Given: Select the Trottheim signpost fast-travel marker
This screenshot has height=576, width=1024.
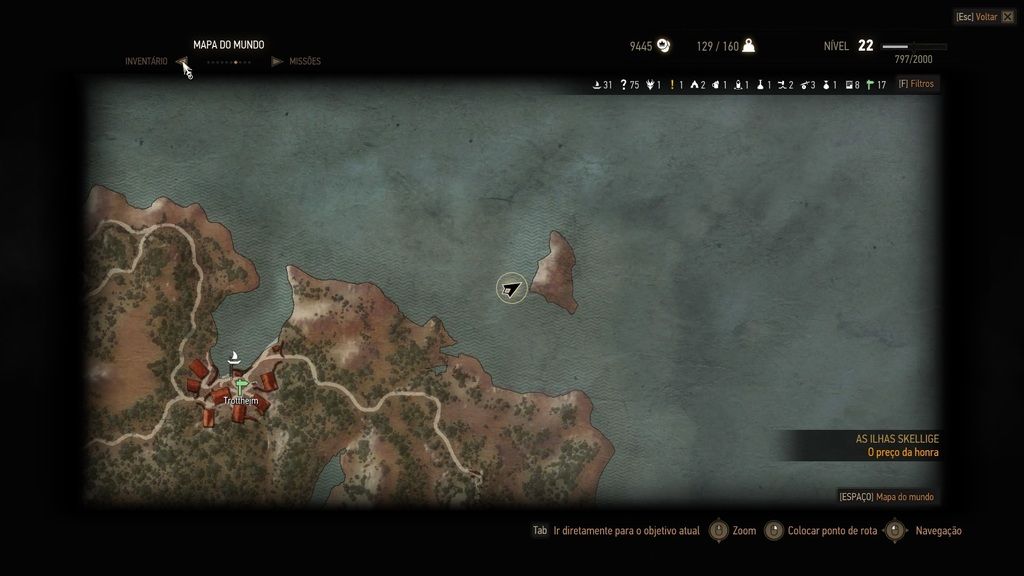Looking at the screenshot, I should tap(240, 386).
